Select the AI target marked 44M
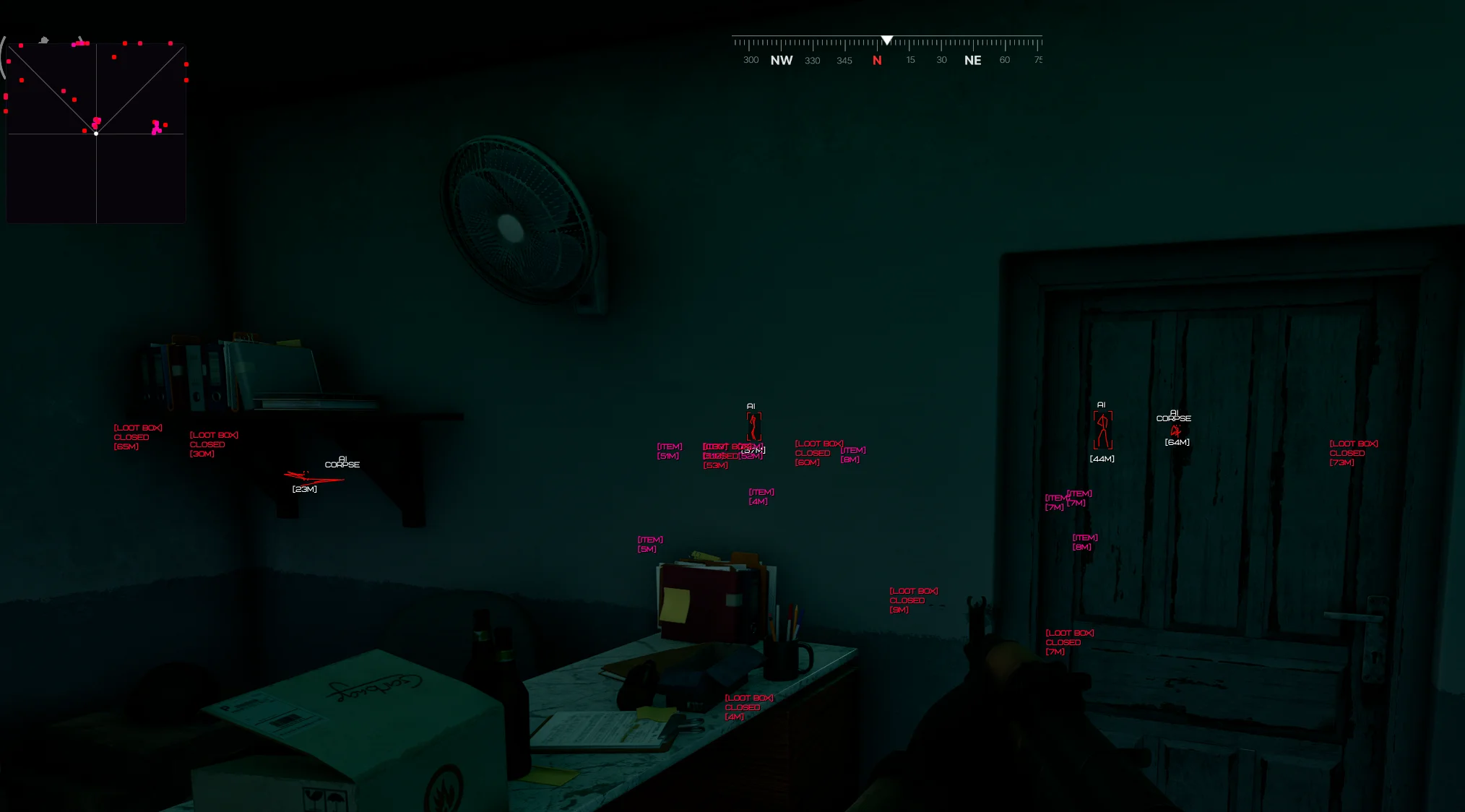 (x=1102, y=431)
